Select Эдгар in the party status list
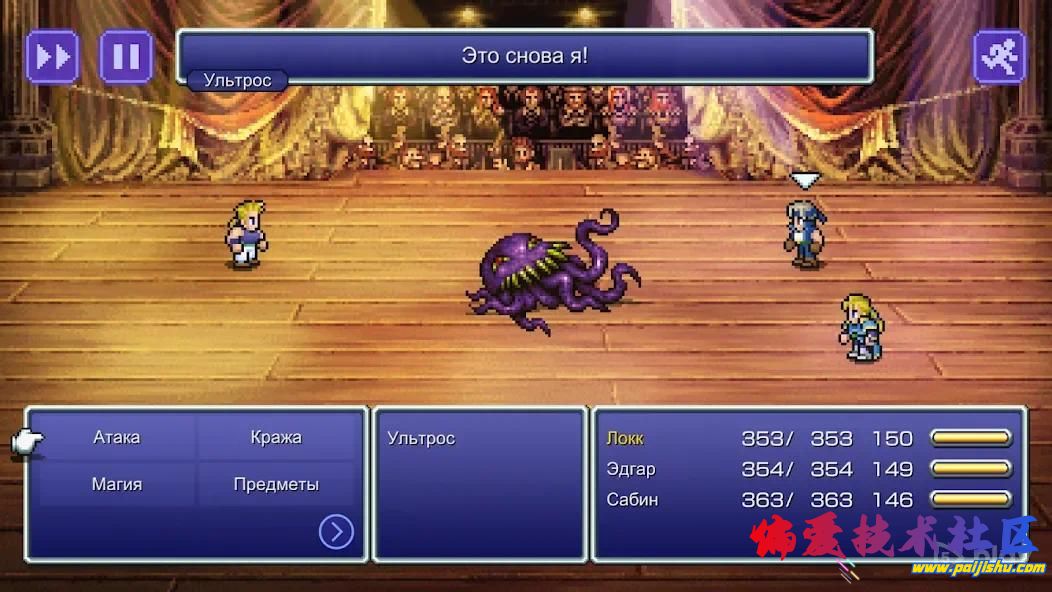The width and height of the screenshot is (1052, 592). 630,469
